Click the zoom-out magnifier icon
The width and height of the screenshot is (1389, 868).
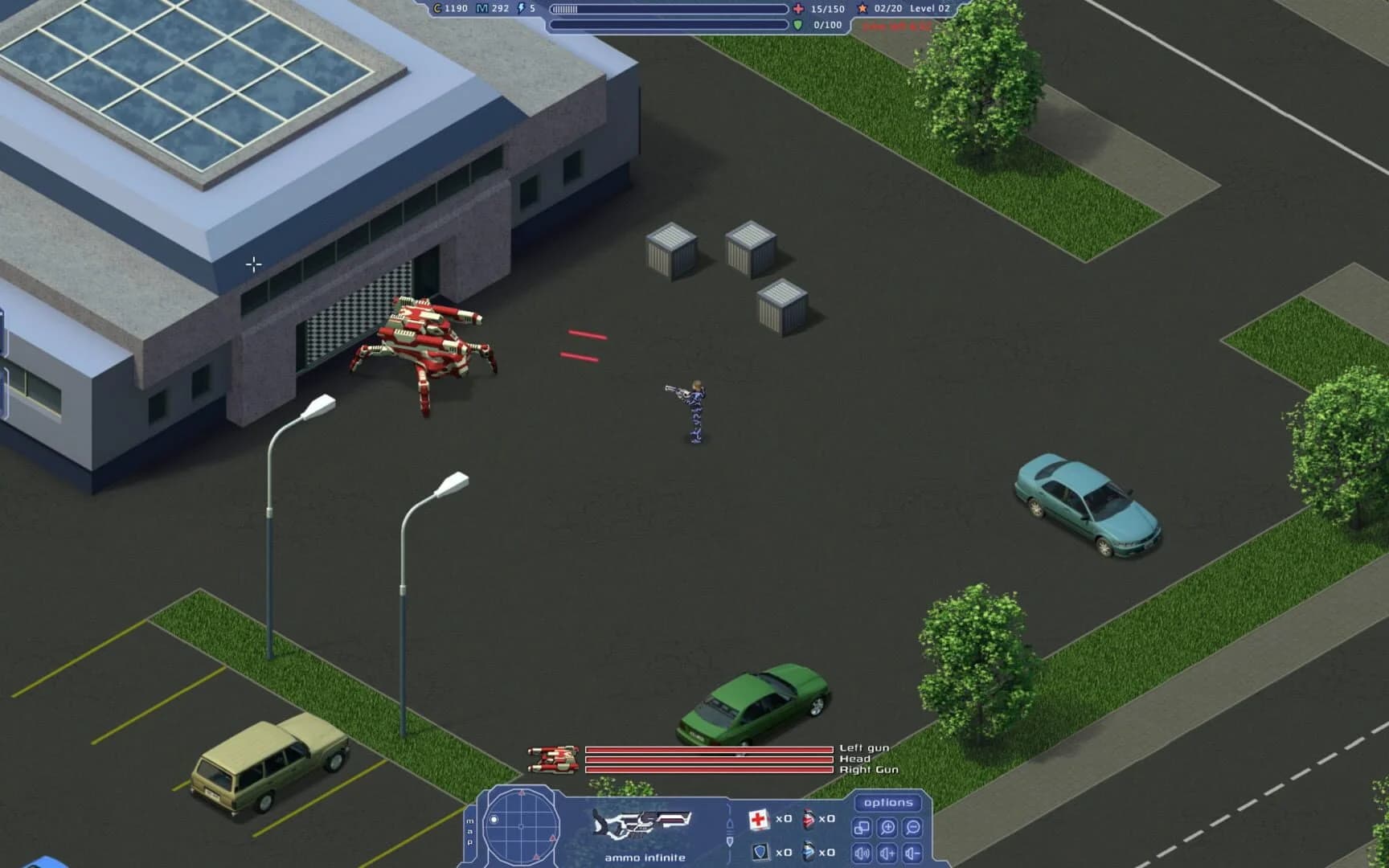pyautogui.click(x=913, y=829)
